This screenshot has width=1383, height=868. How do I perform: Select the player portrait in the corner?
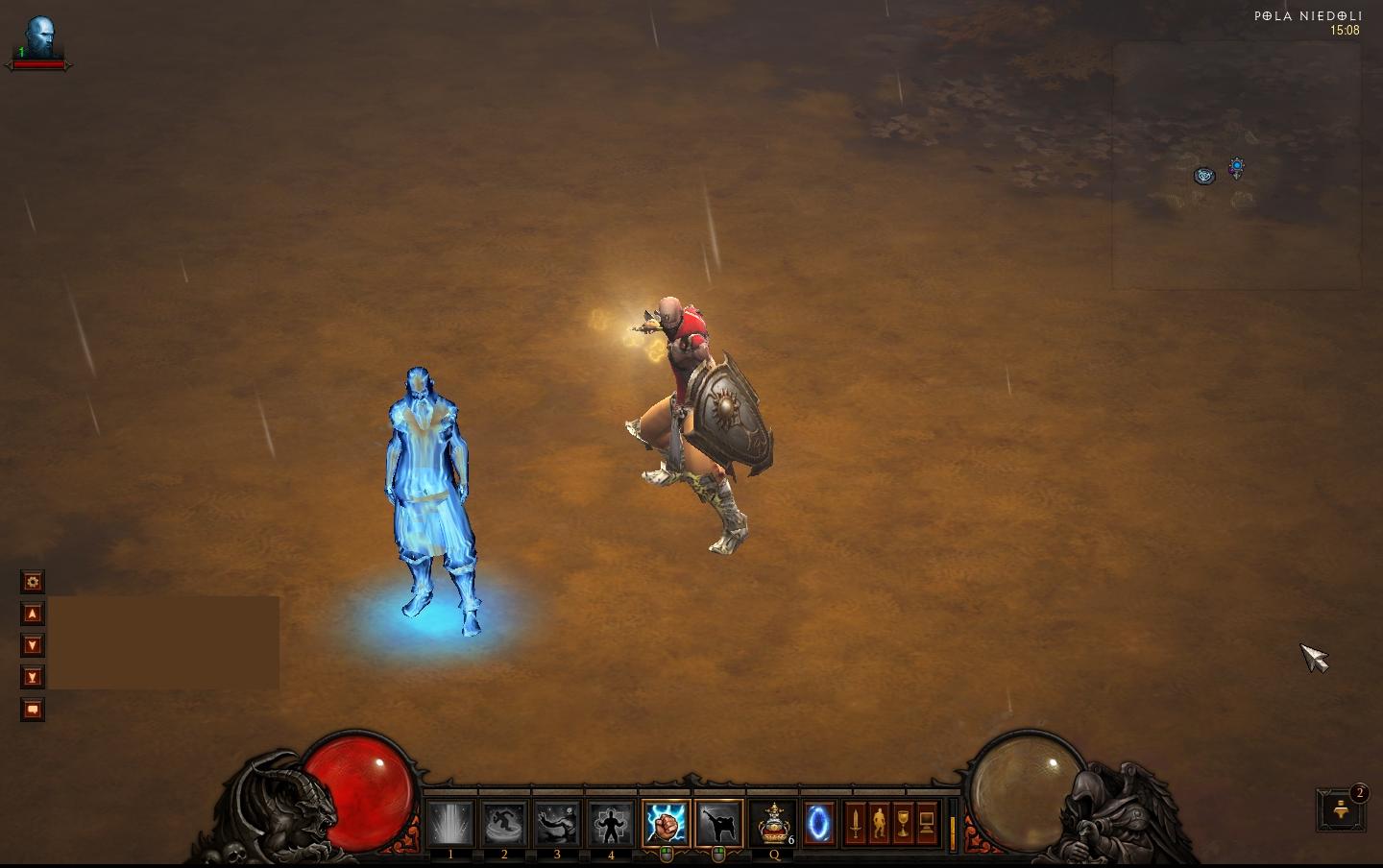[39, 38]
